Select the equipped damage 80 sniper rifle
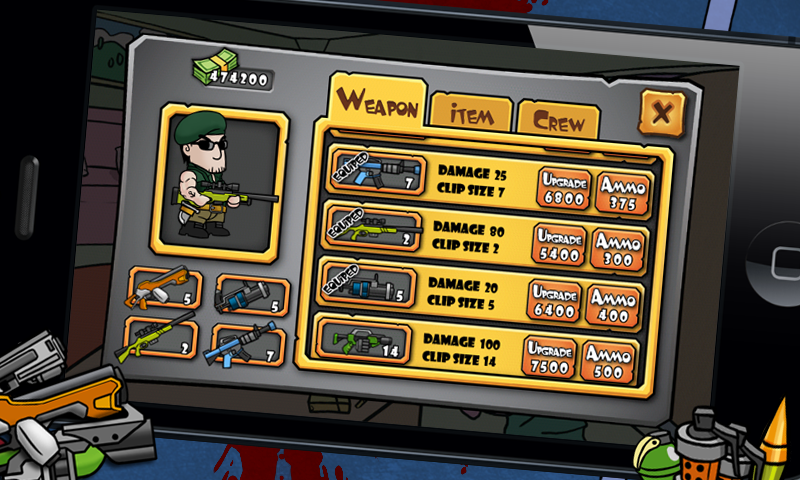 (x=371, y=230)
